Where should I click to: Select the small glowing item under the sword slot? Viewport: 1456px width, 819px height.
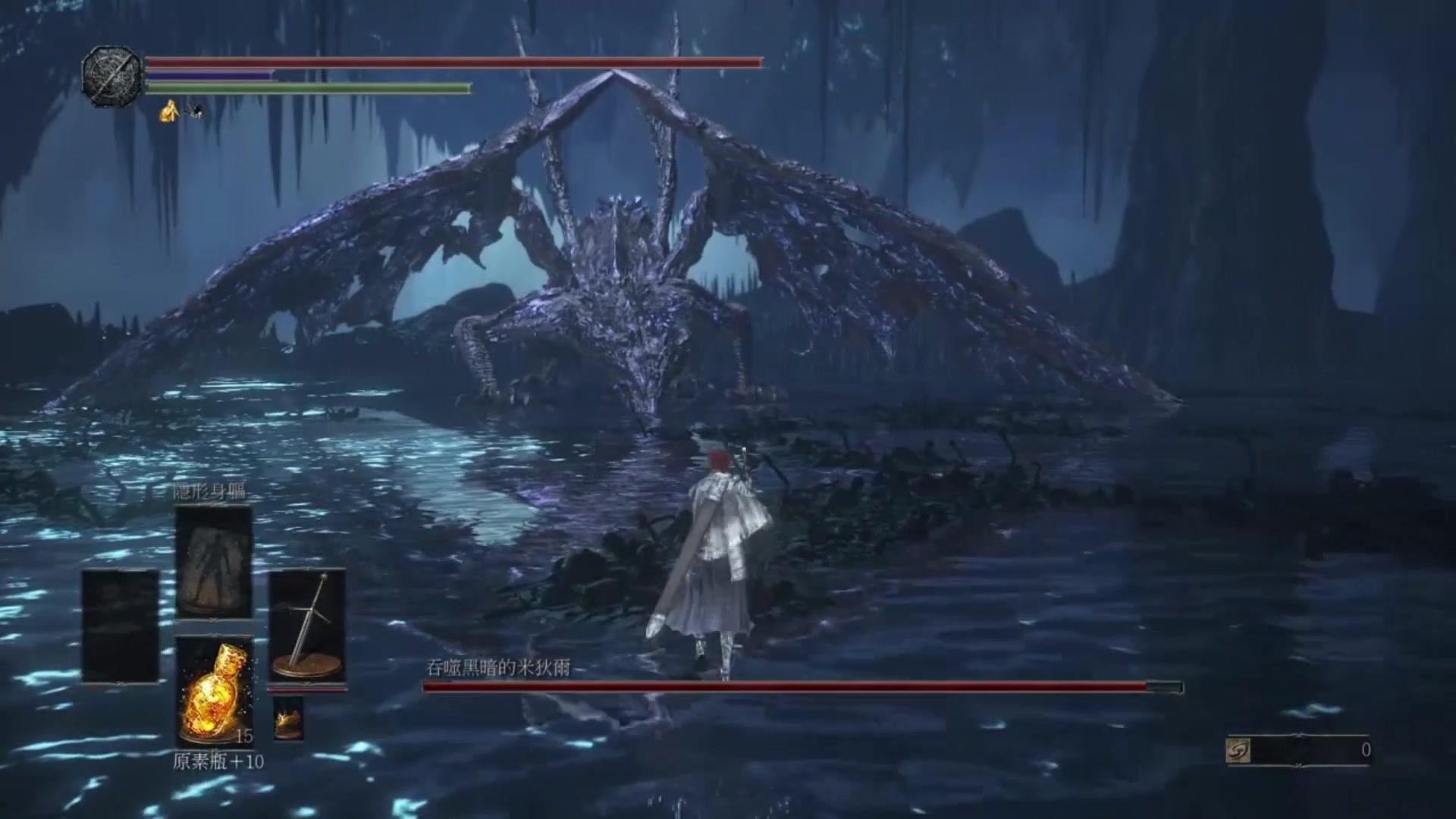coord(288,717)
